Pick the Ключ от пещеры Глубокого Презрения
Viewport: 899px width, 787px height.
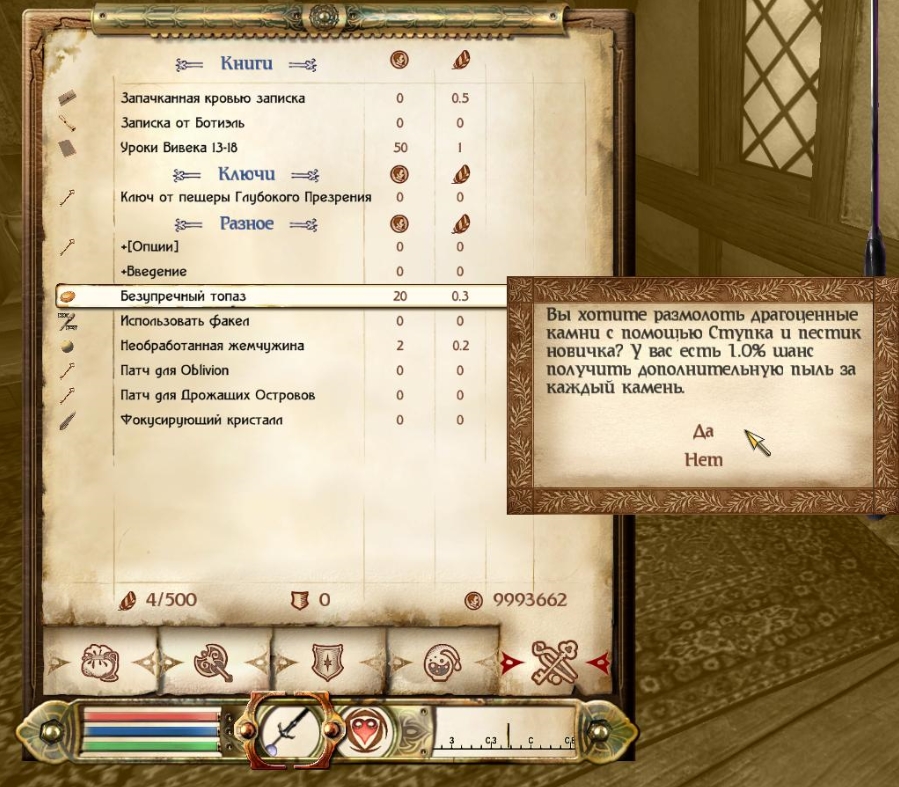(x=245, y=197)
